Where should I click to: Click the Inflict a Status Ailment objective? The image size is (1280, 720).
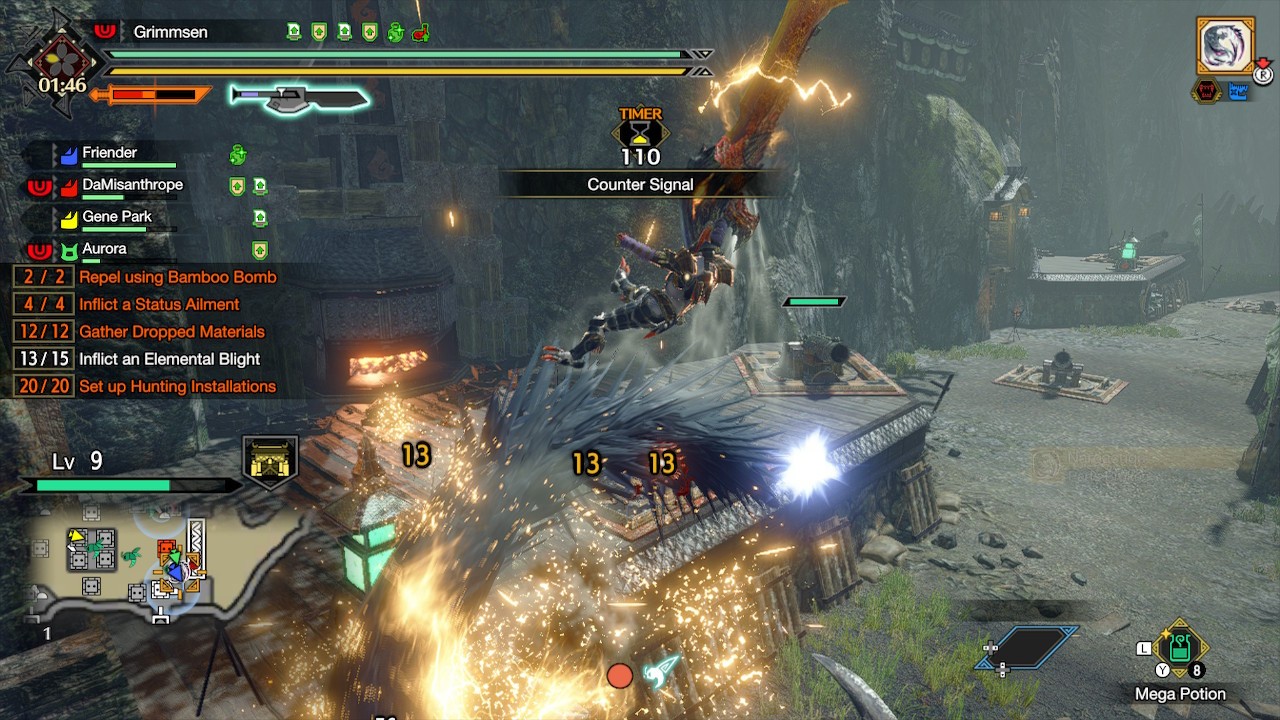tap(159, 304)
